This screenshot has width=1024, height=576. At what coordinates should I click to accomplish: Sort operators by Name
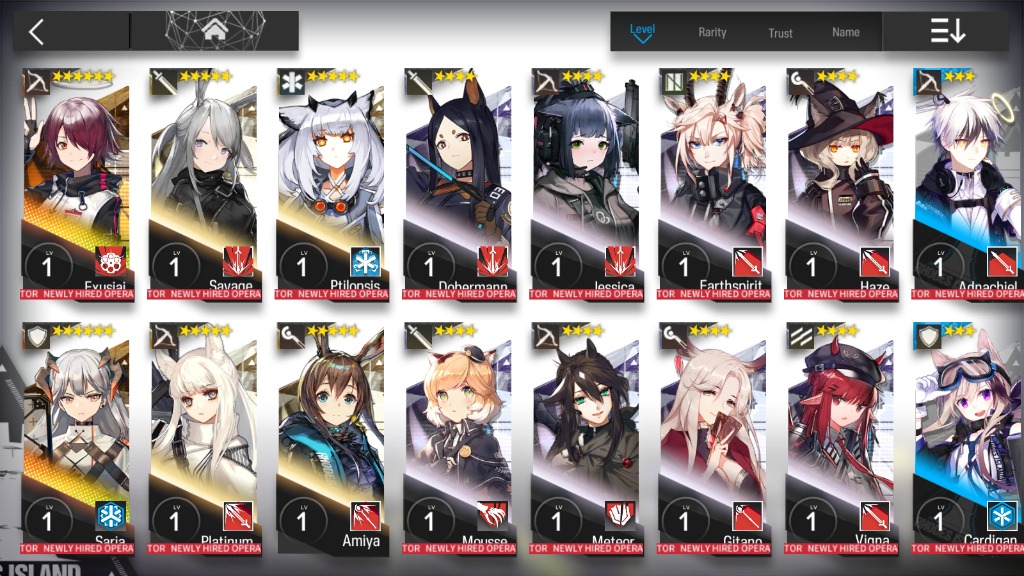(x=846, y=32)
